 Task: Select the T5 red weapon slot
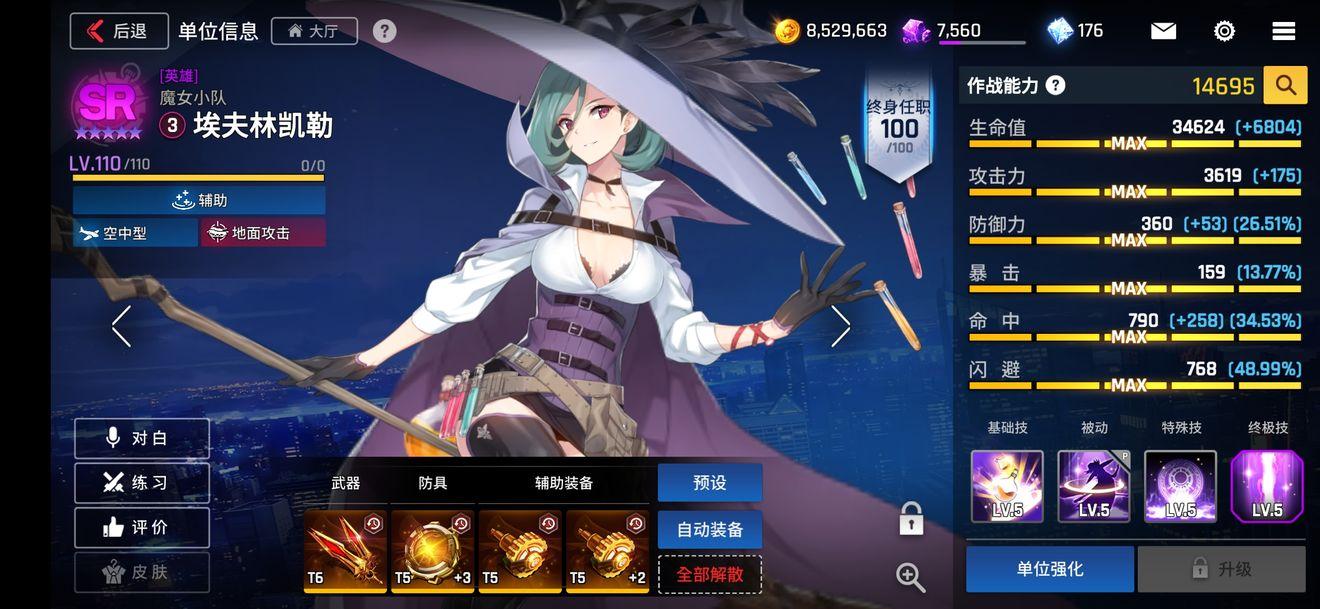click(345, 551)
